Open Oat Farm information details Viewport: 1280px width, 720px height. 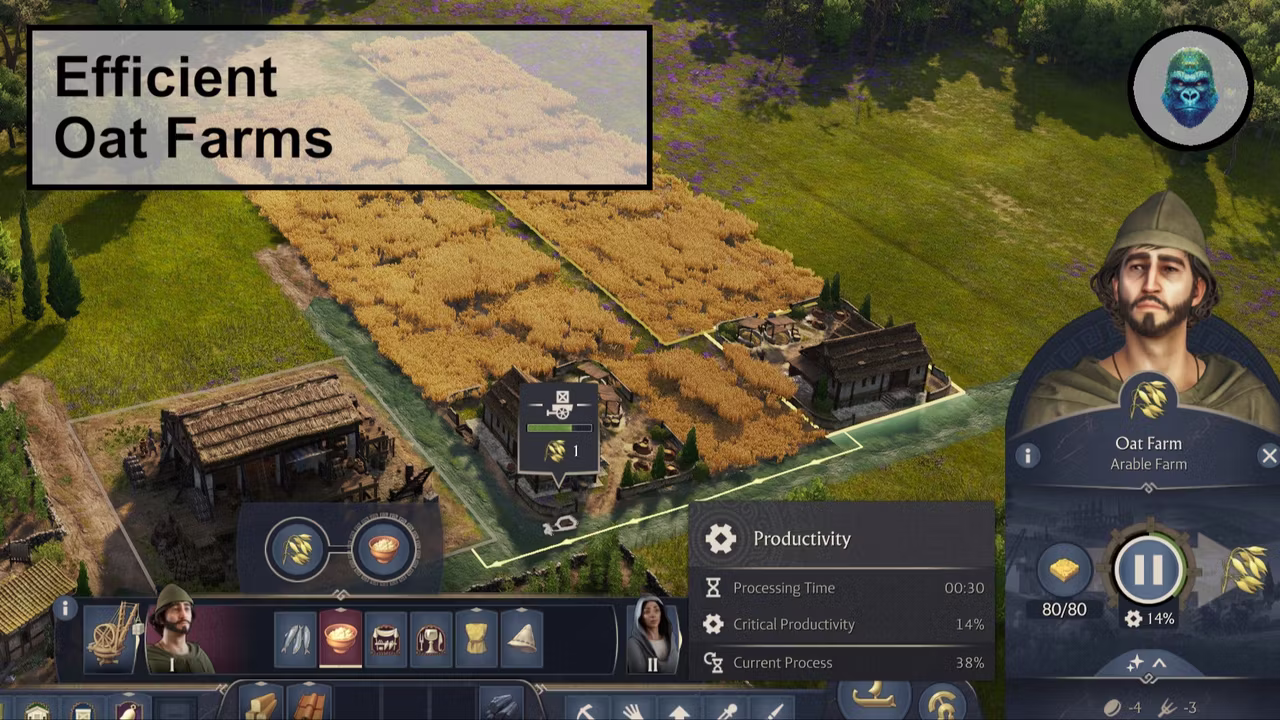click(x=1027, y=457)
